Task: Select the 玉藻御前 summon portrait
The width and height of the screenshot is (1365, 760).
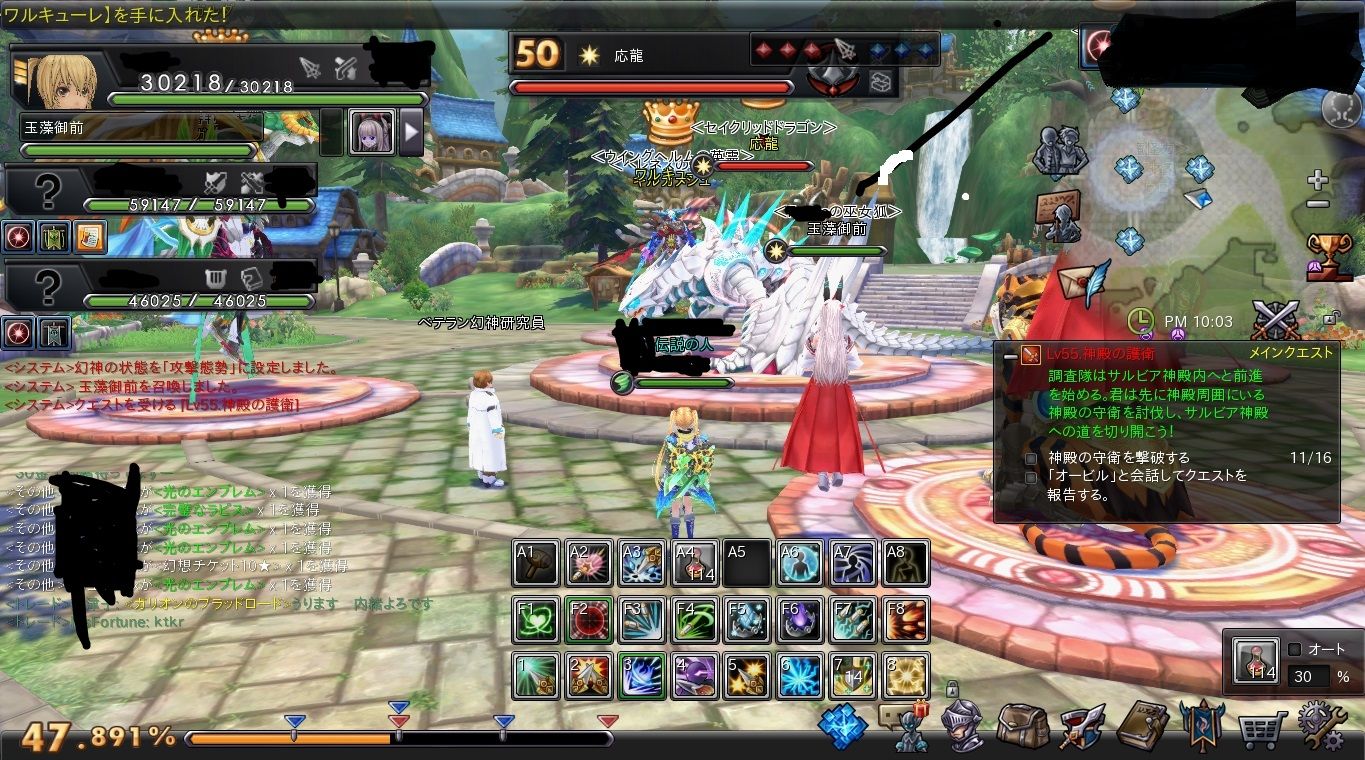Action: (x=371, y=133)
